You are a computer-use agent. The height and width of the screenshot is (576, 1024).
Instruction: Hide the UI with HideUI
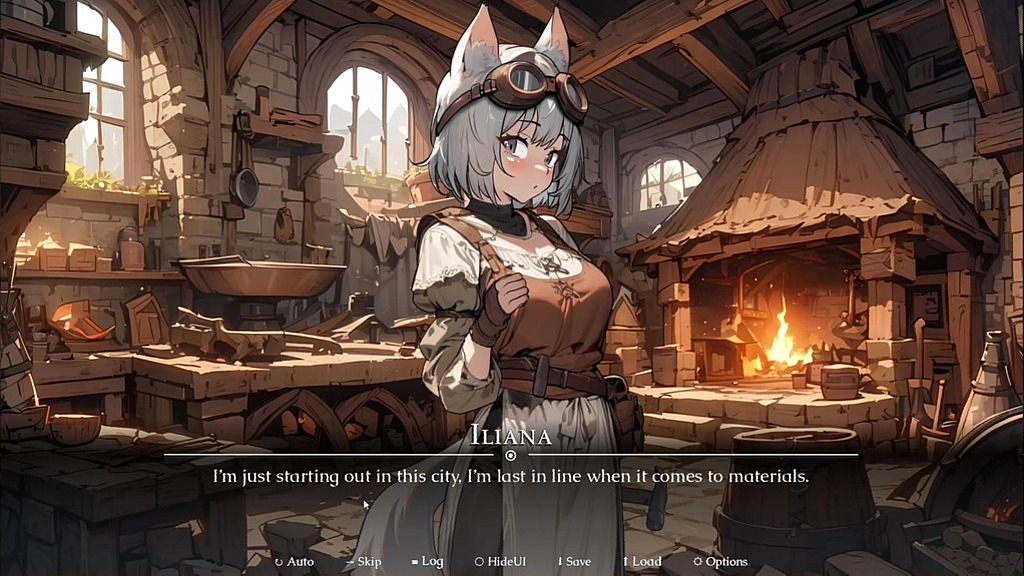tap(501, 562)
